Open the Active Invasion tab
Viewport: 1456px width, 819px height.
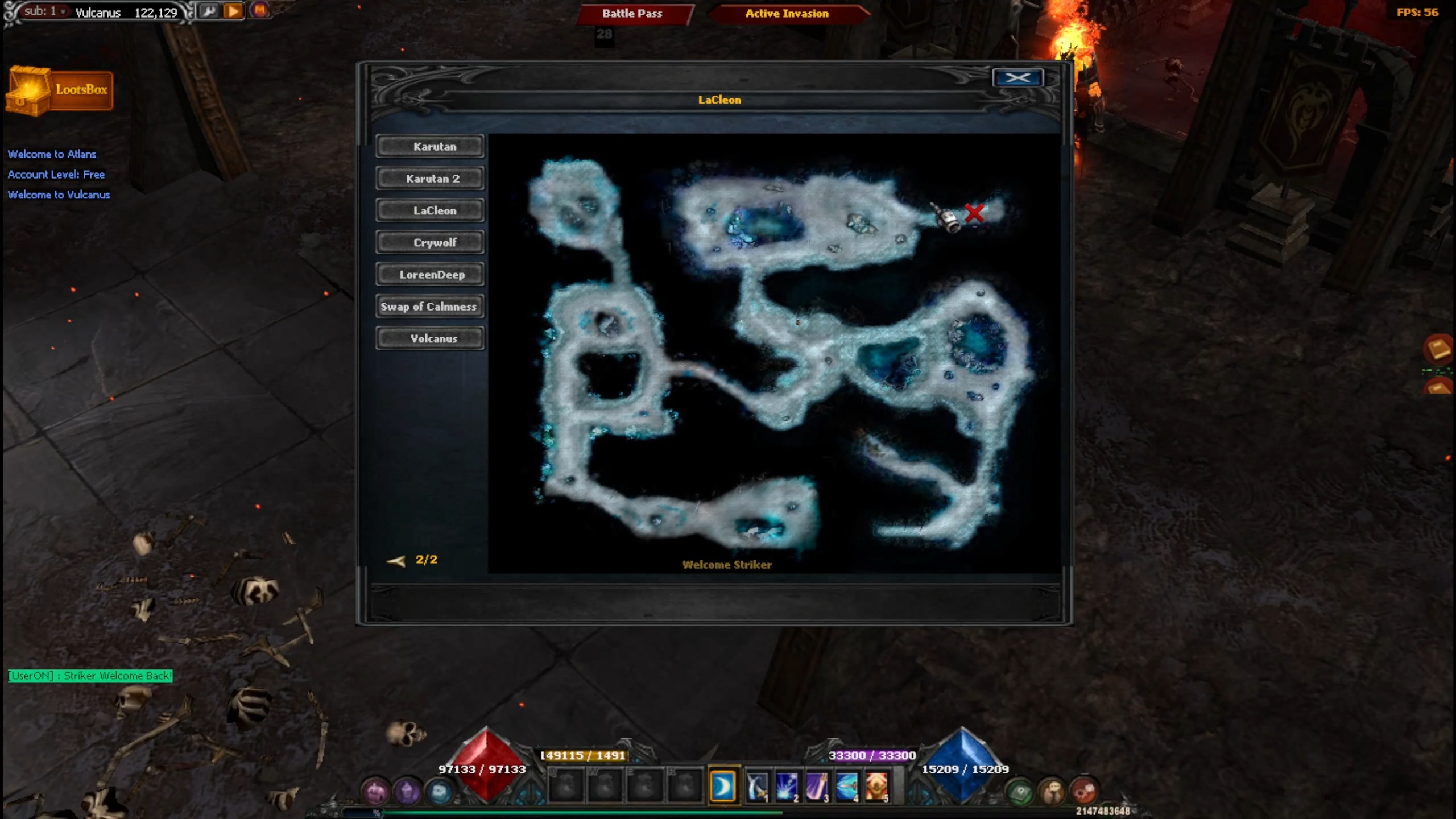[787, 14]
